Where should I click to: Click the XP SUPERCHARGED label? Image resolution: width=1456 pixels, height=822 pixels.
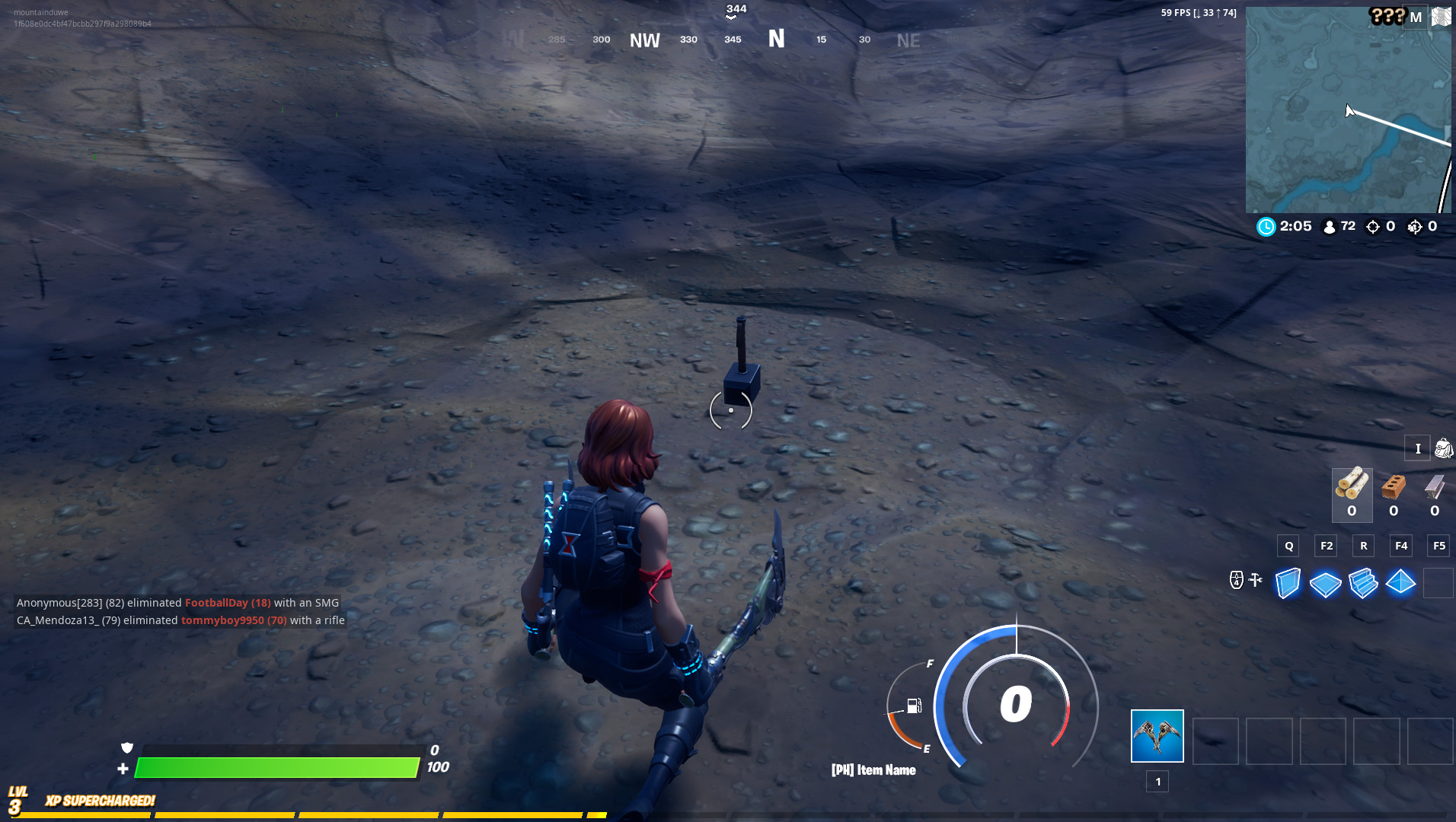(99, 800)
